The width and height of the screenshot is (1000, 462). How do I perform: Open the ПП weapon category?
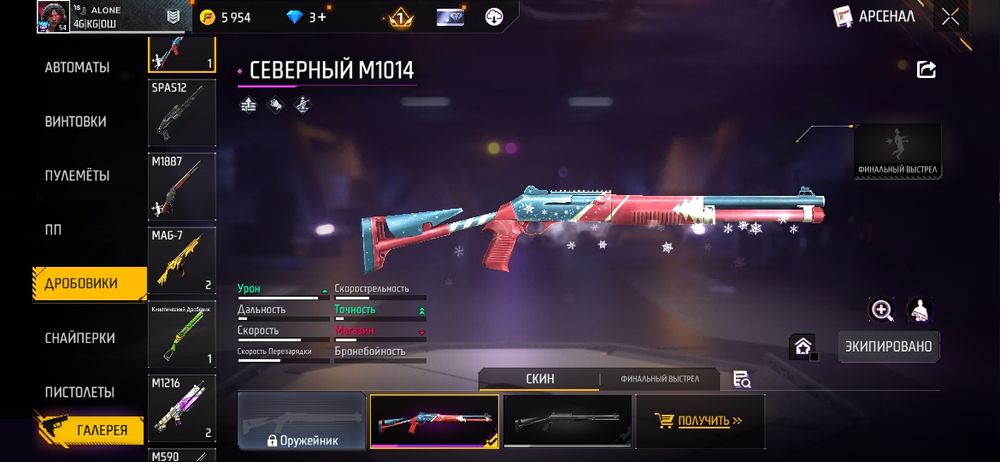pyautogui.click(x=53, y=230)
